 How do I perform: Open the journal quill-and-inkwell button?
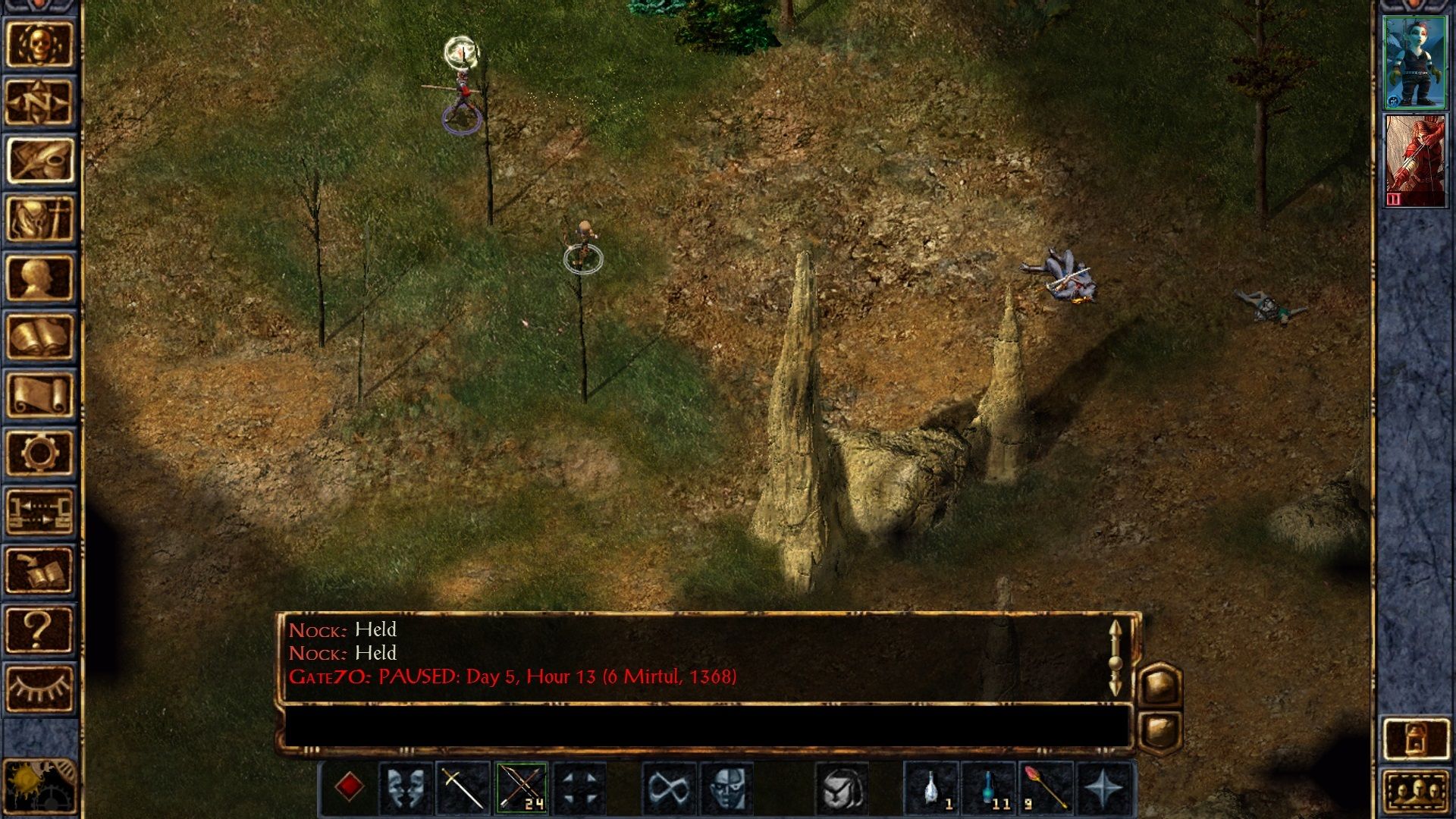point(39,161)
